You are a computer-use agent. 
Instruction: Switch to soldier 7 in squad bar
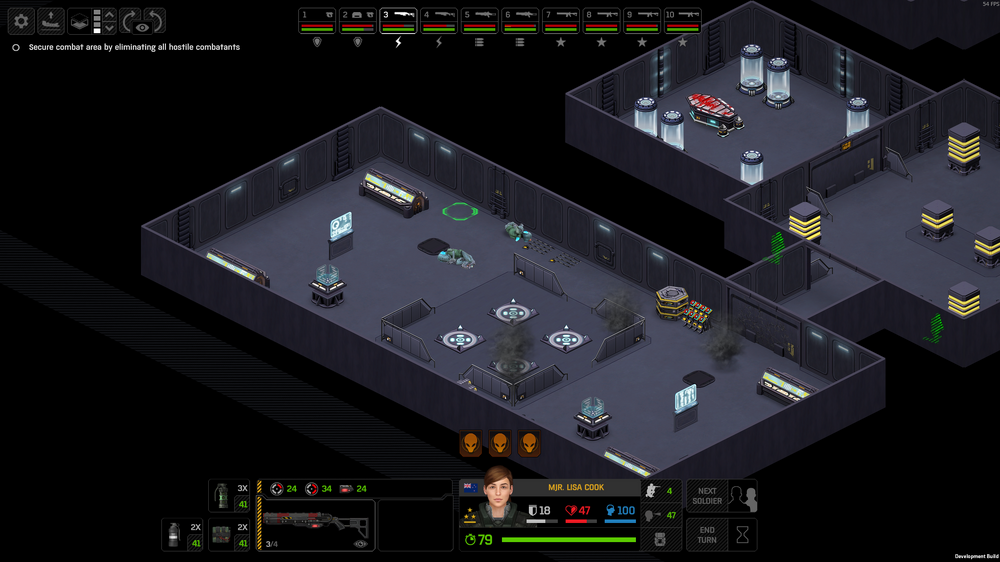click(561, 20)
